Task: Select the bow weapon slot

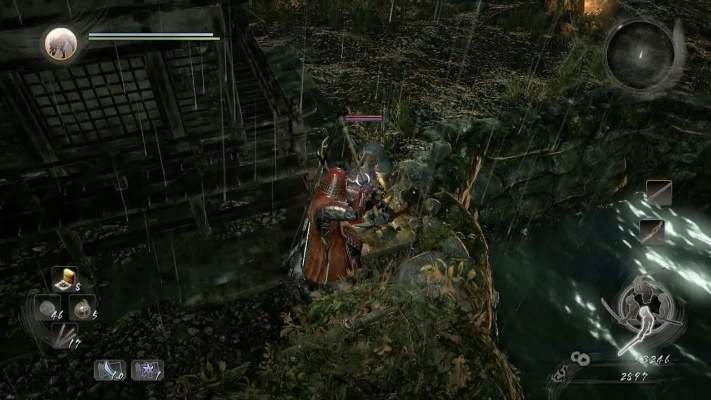Action: 654,232
